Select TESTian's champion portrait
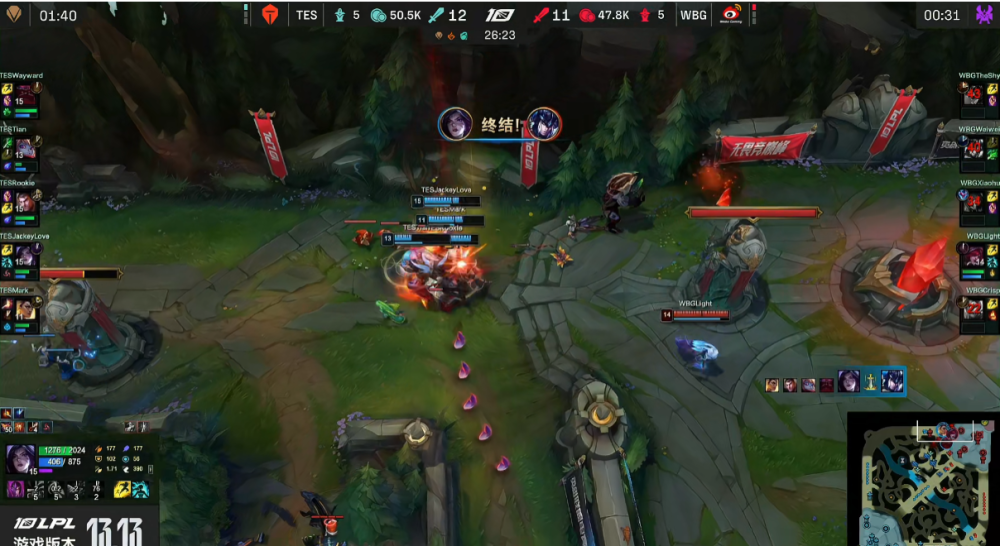1000x546 pixels. coord(25,148)
